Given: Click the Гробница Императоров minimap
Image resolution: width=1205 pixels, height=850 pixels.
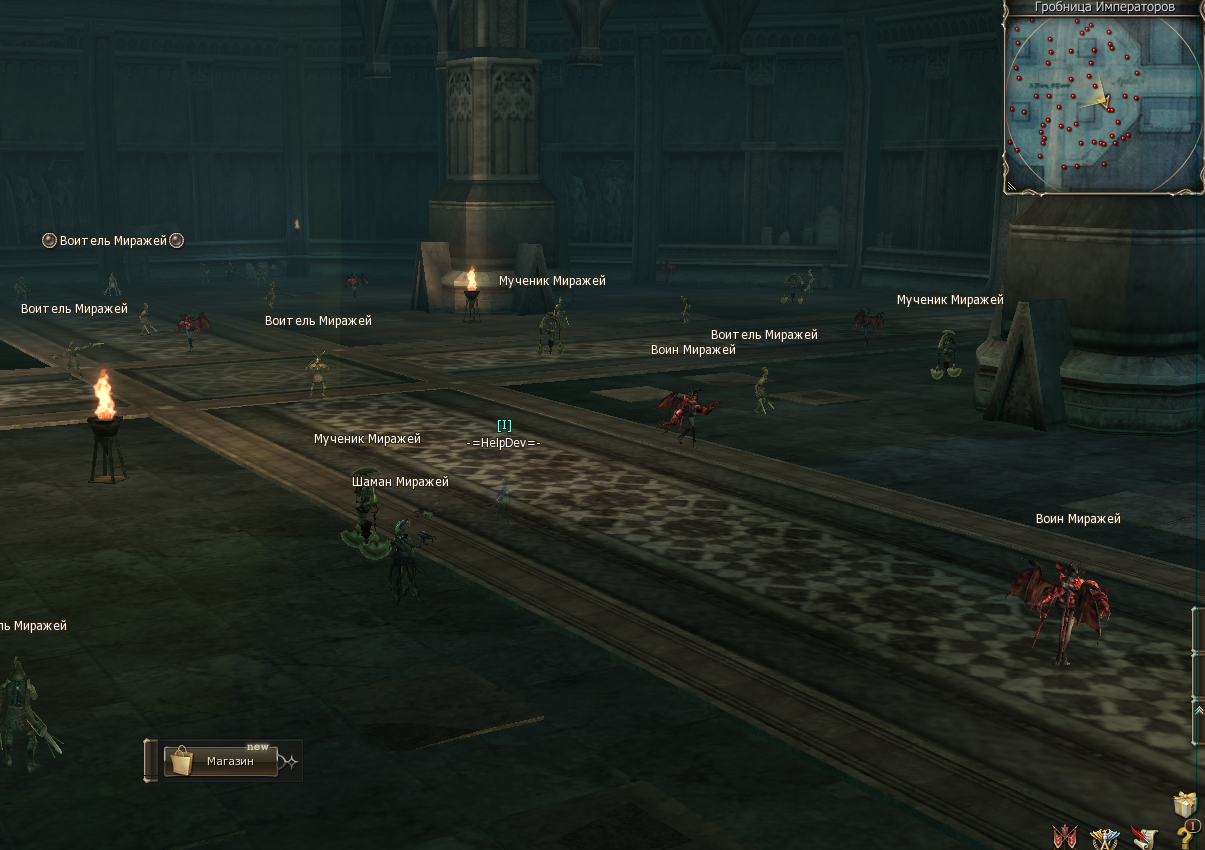Looking at the screenshot, I should coord(1103,102).
